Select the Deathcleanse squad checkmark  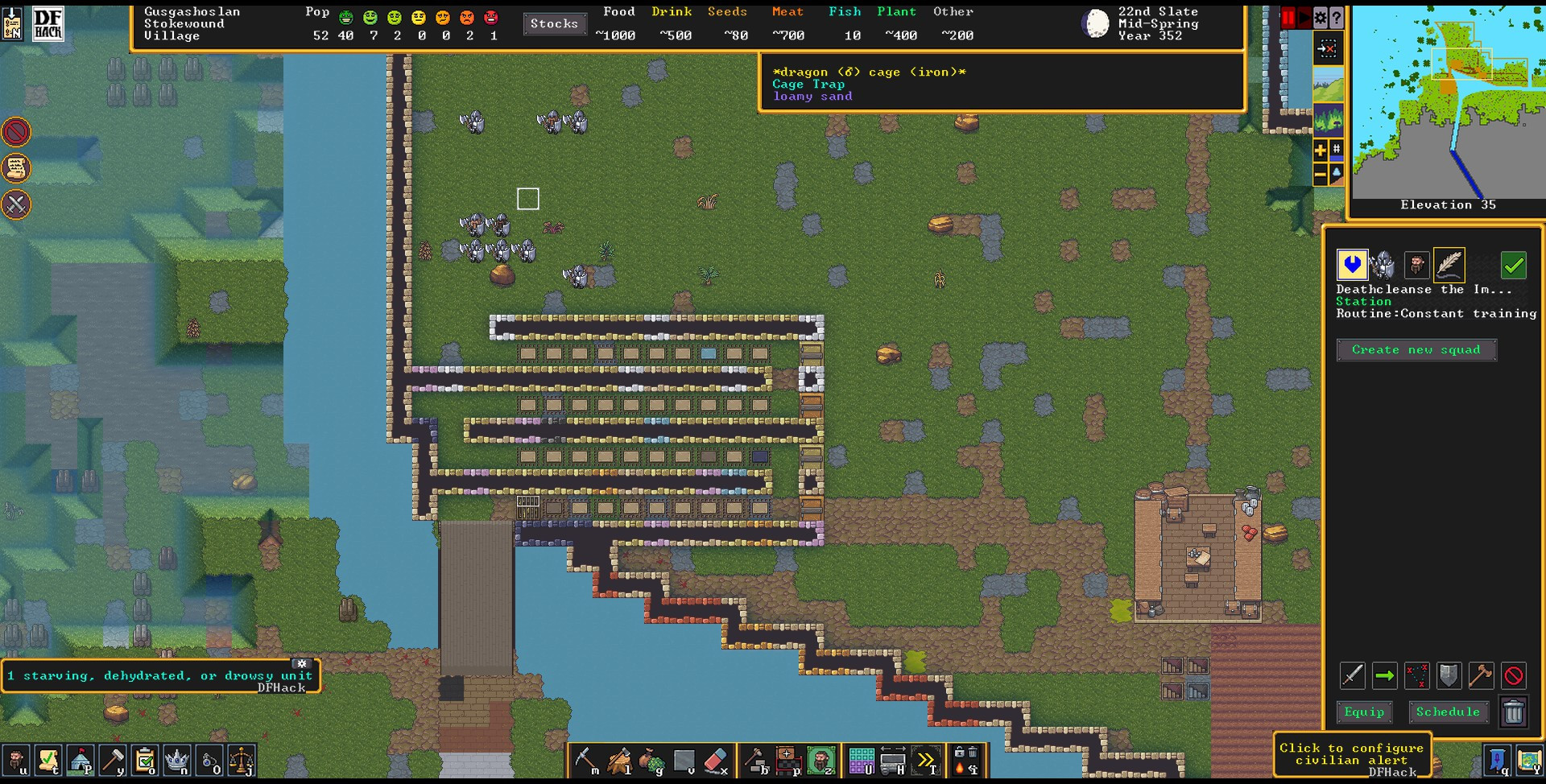coord(1513,265)
